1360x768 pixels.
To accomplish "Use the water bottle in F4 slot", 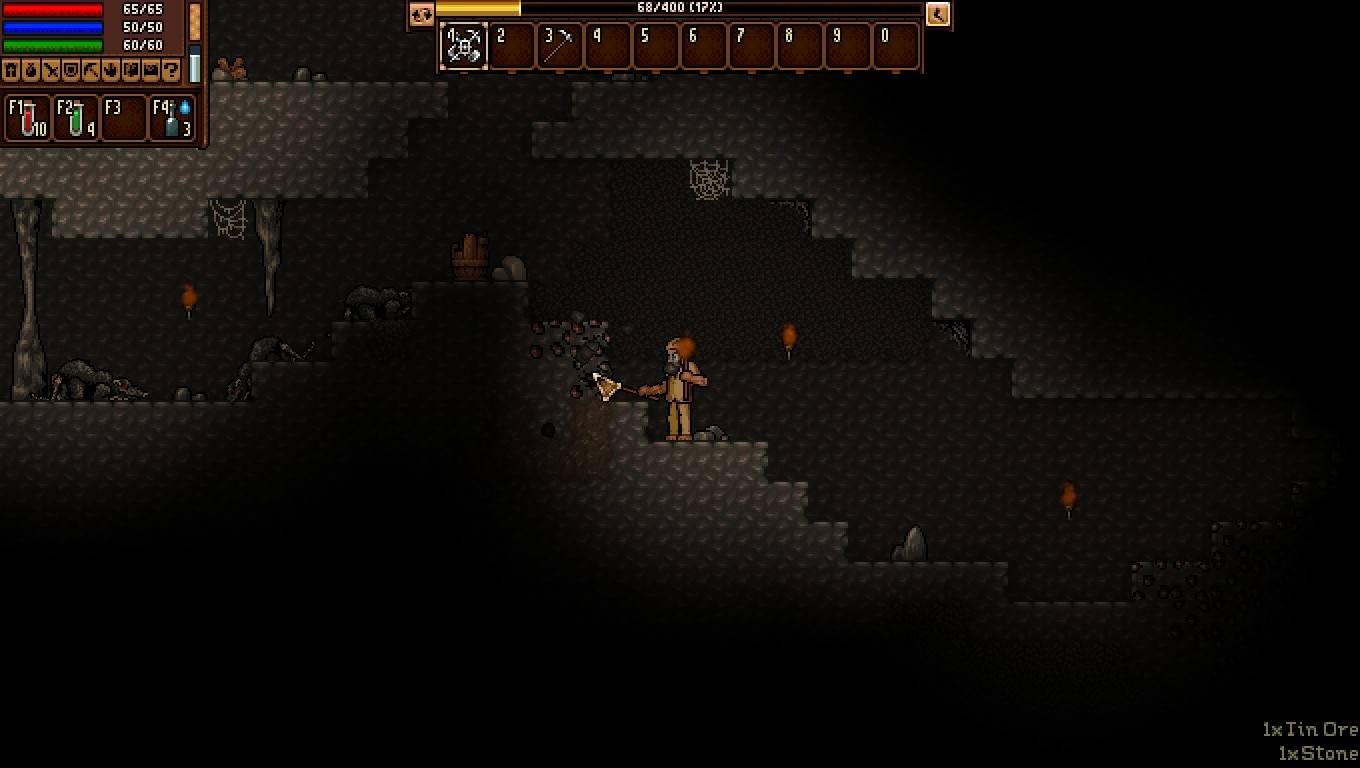I will [x=172, y=118].
